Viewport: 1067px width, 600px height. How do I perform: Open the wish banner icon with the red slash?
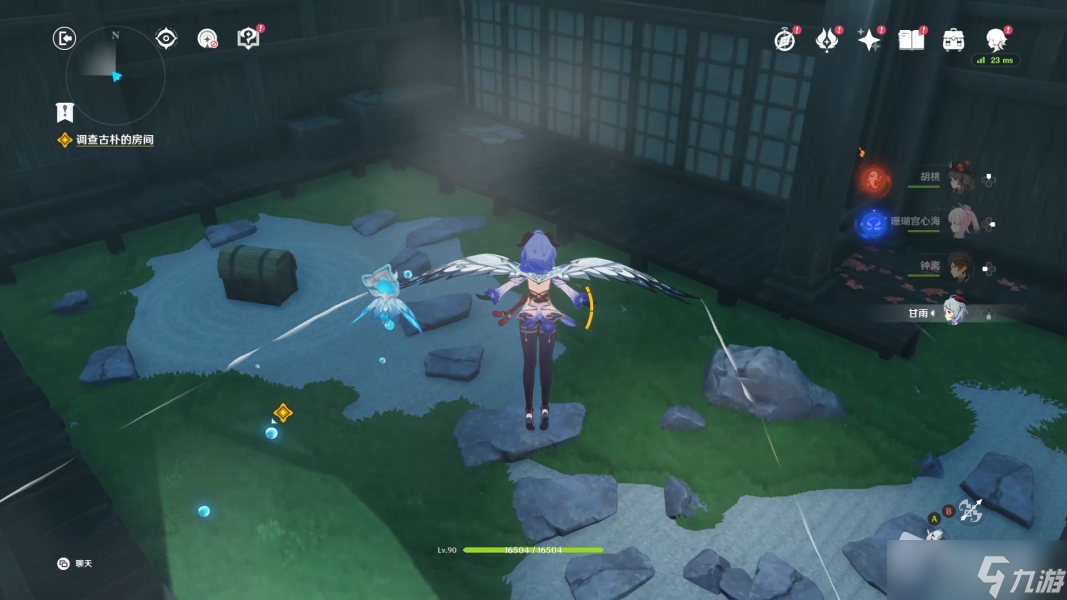click(207, 38)
